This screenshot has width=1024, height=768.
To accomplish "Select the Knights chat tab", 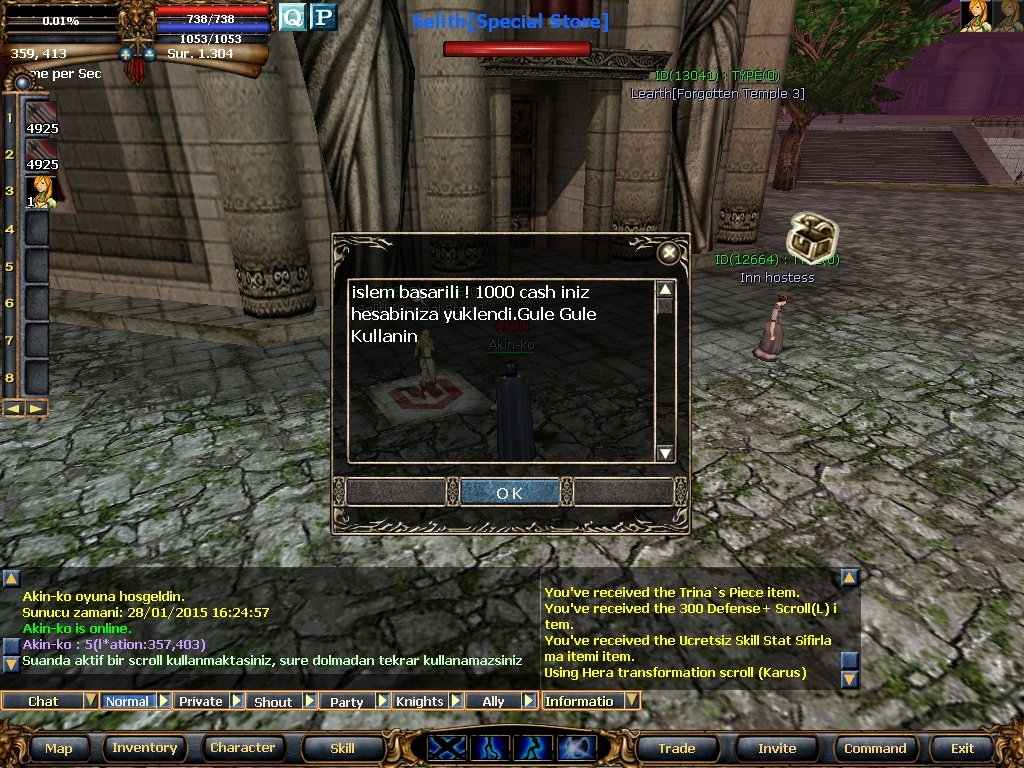I will click(x=419, y=701).
